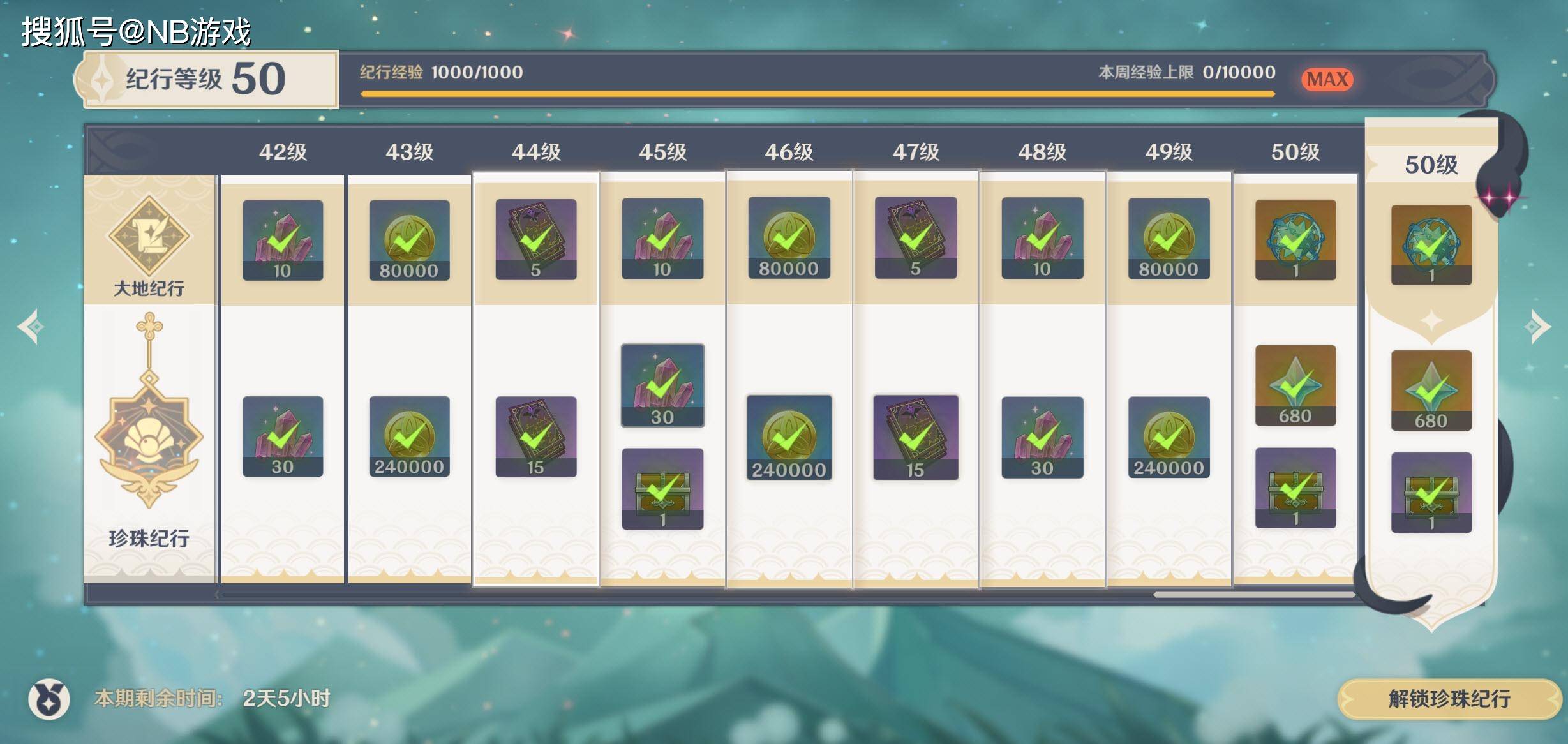
Task: Select level 42 premium crystal reward (30)
Action: [282, 436]
